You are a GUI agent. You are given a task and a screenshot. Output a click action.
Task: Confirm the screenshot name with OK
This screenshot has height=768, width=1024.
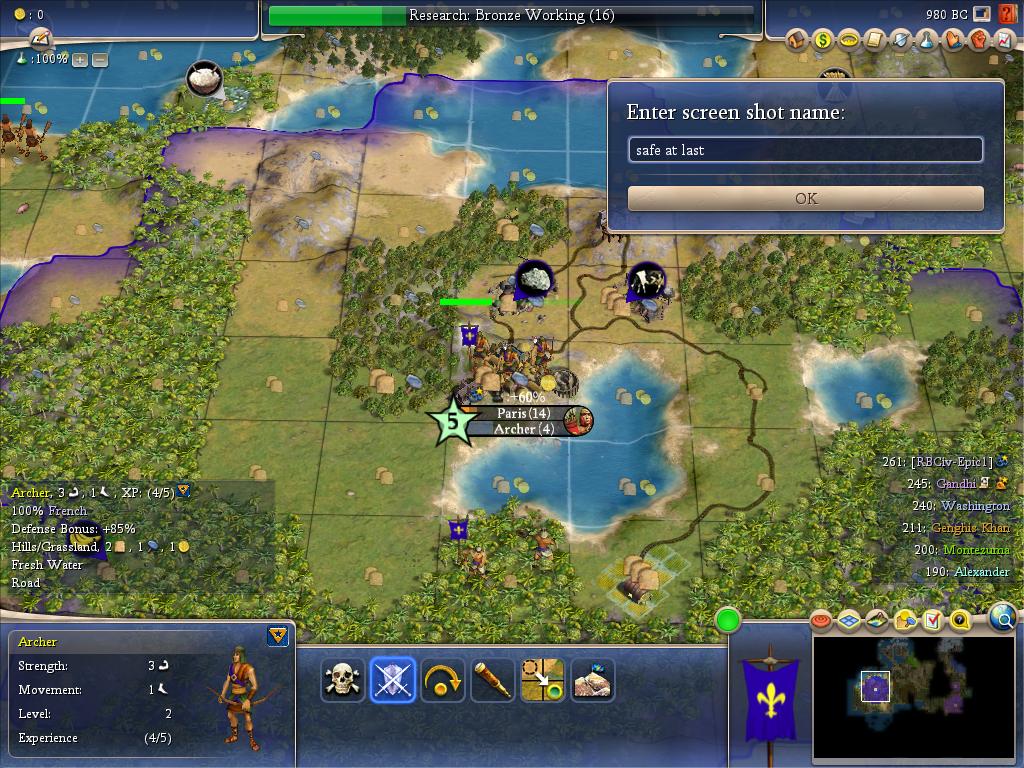pos(805,198)
